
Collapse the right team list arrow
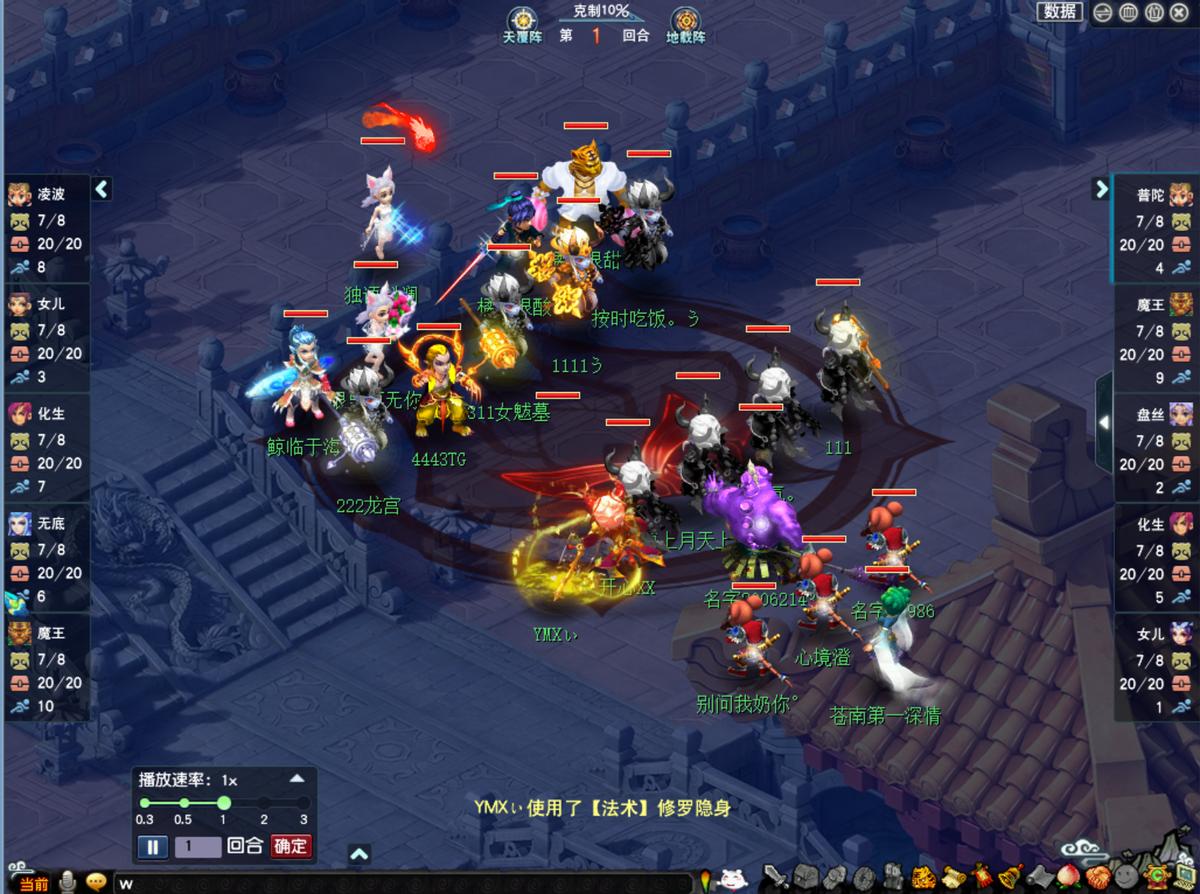(x=1101, y=189)
